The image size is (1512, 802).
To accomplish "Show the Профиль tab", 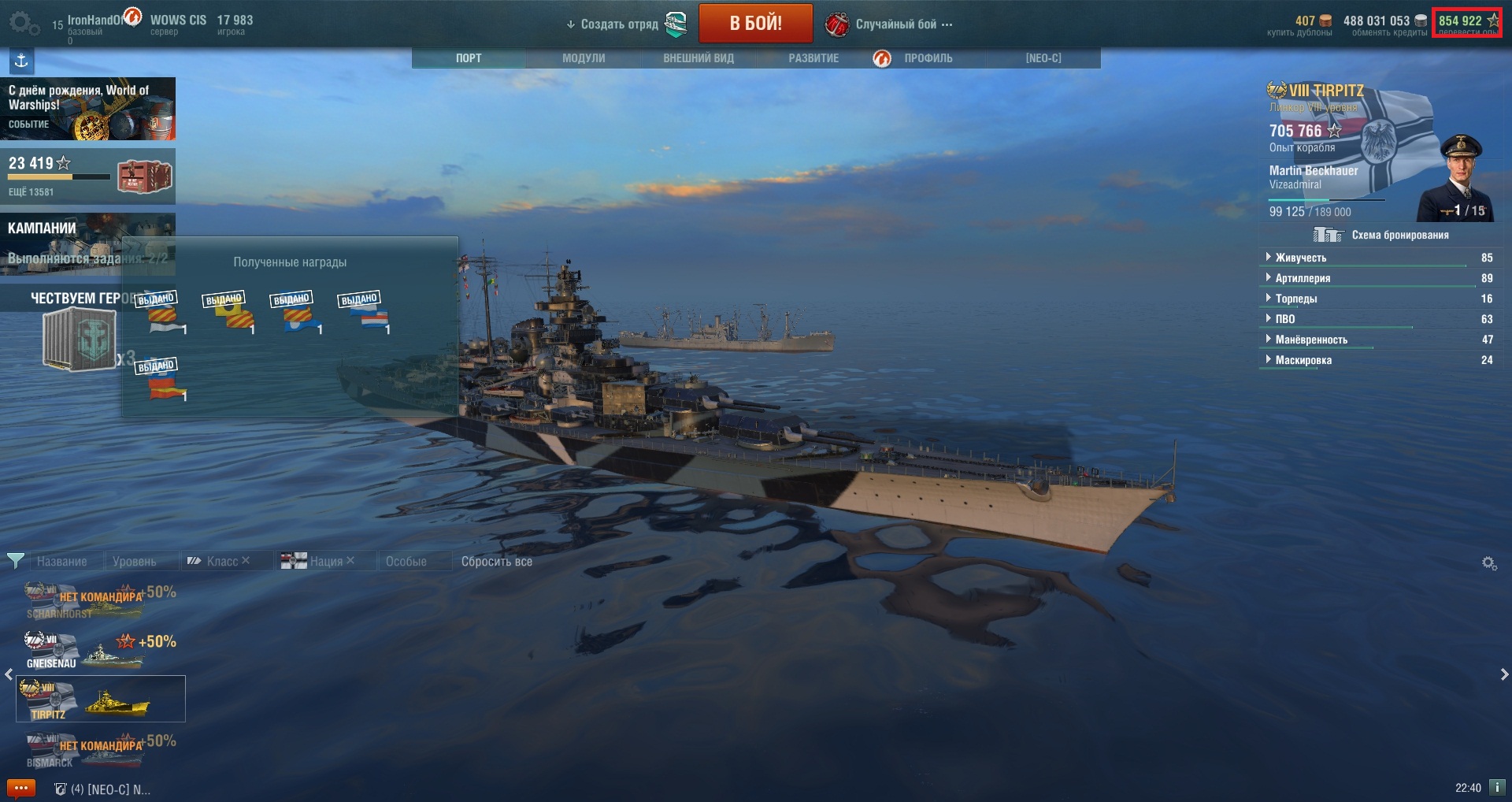I will (928, 58).
